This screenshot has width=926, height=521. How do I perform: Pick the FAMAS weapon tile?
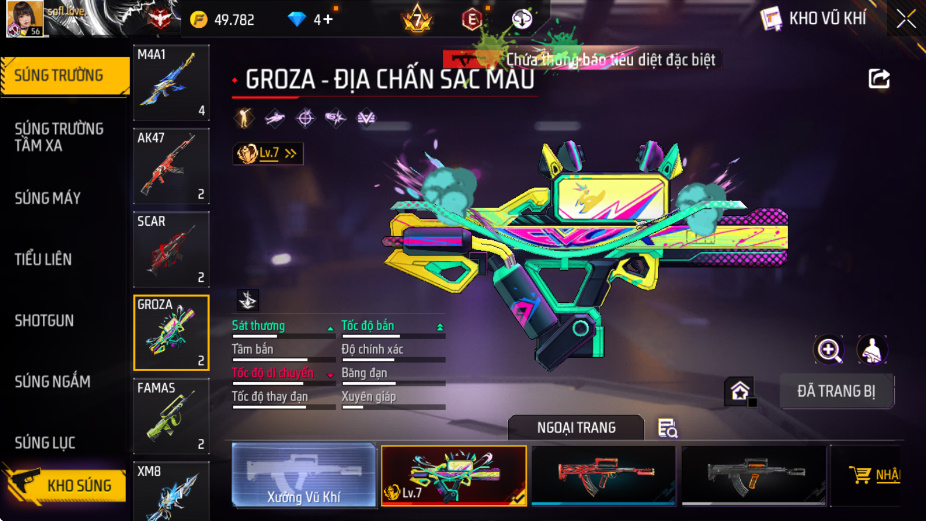point(171,416)
